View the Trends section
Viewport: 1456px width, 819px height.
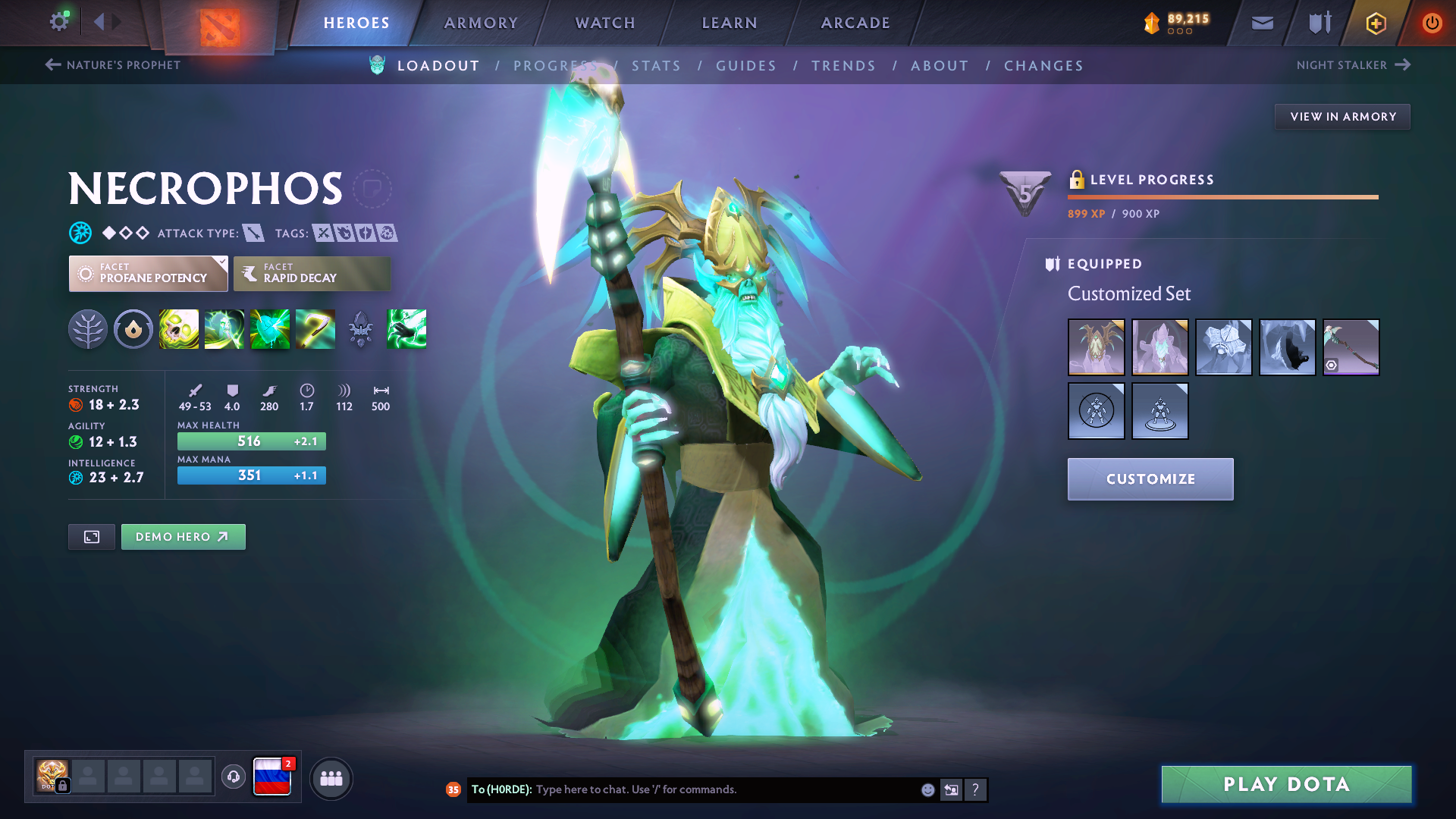843,66
